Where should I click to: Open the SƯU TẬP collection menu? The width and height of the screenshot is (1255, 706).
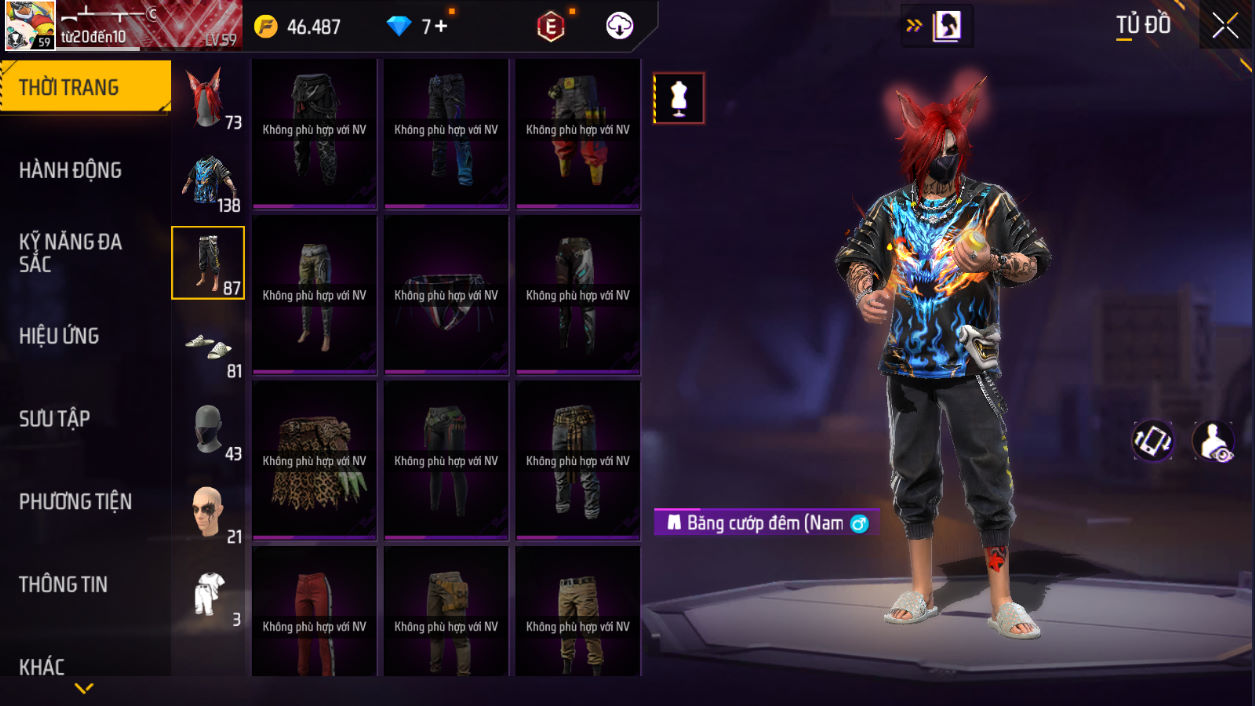click(55, 419)
